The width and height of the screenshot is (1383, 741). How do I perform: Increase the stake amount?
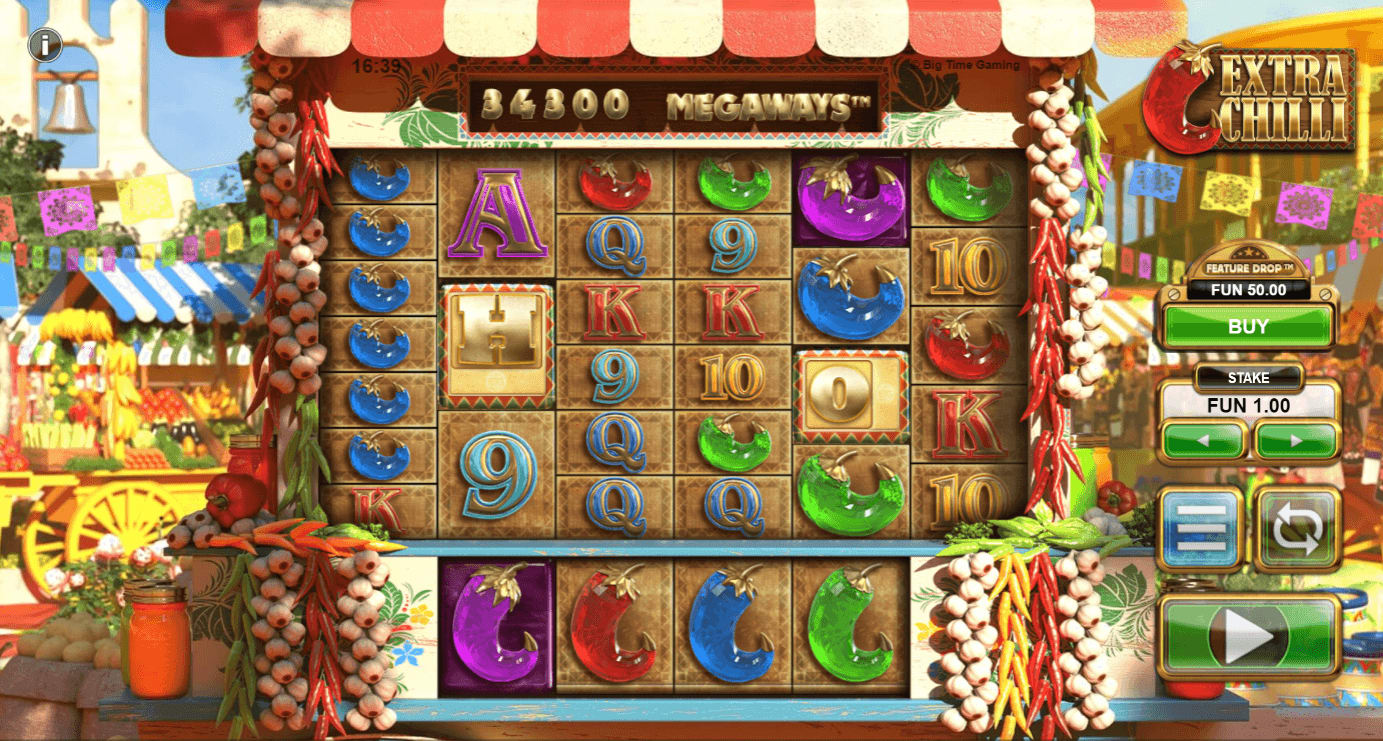1294,442
